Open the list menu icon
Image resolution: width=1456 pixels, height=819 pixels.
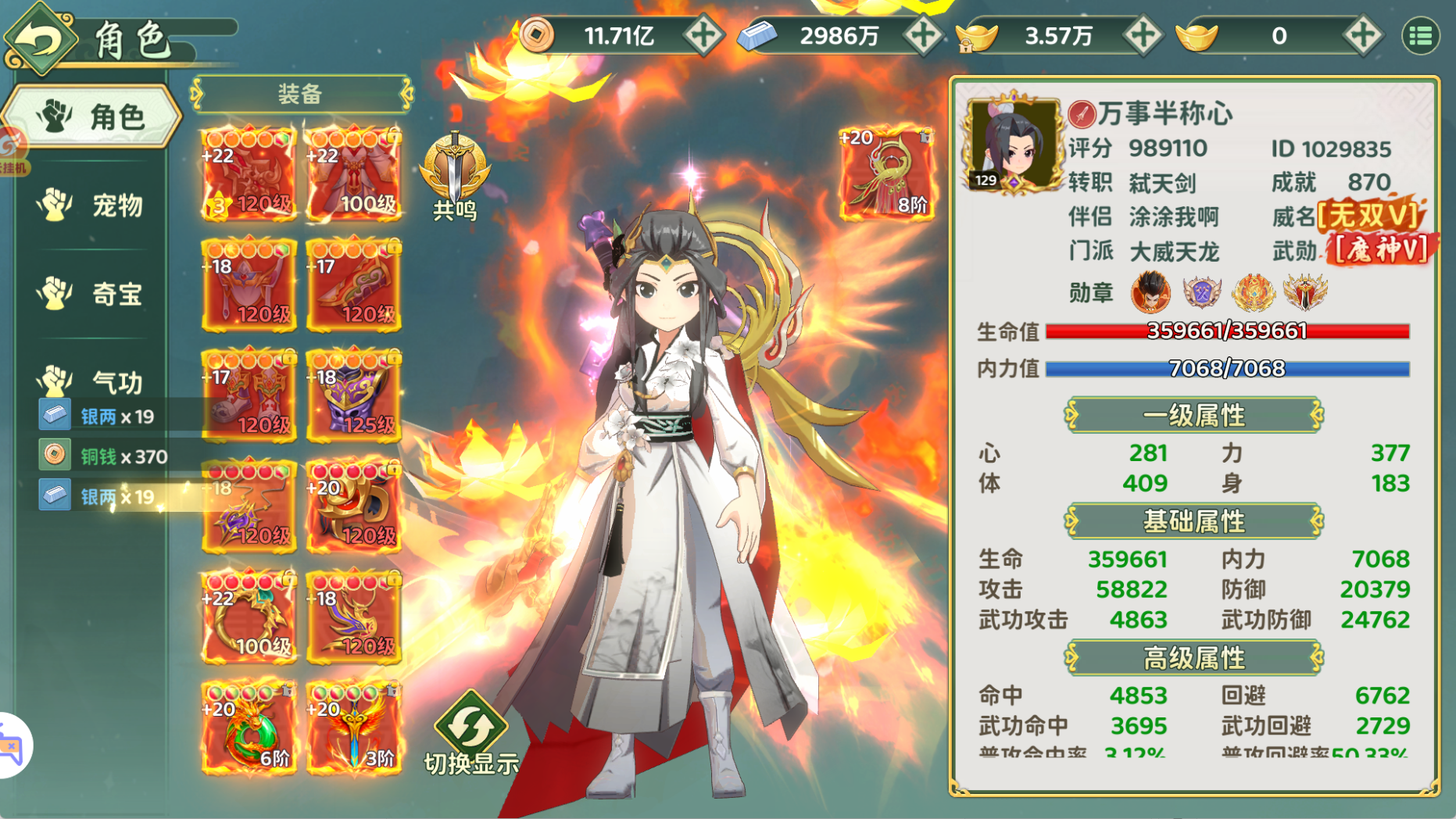[1420, 36]
